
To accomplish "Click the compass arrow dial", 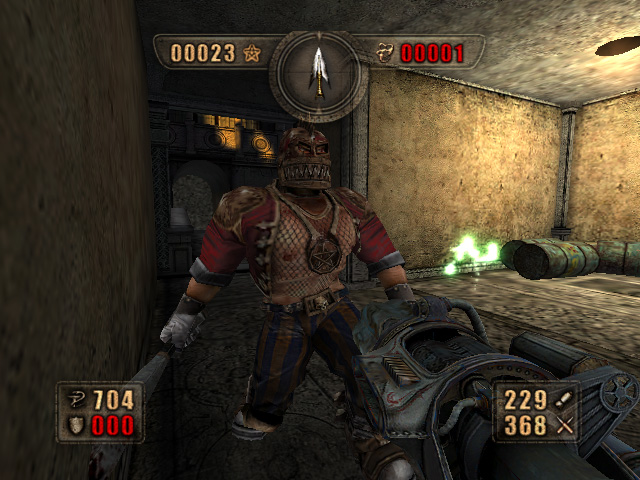I will (319, 71).
